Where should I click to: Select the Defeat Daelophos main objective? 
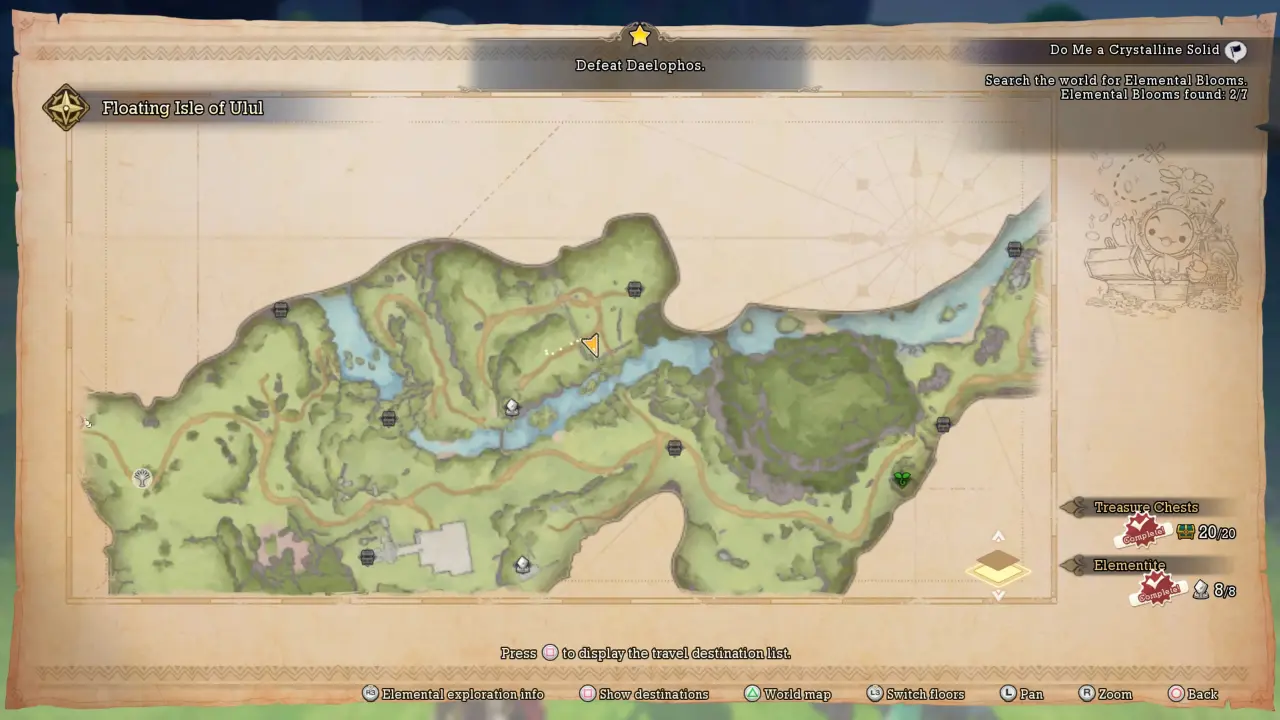point(640,65)
